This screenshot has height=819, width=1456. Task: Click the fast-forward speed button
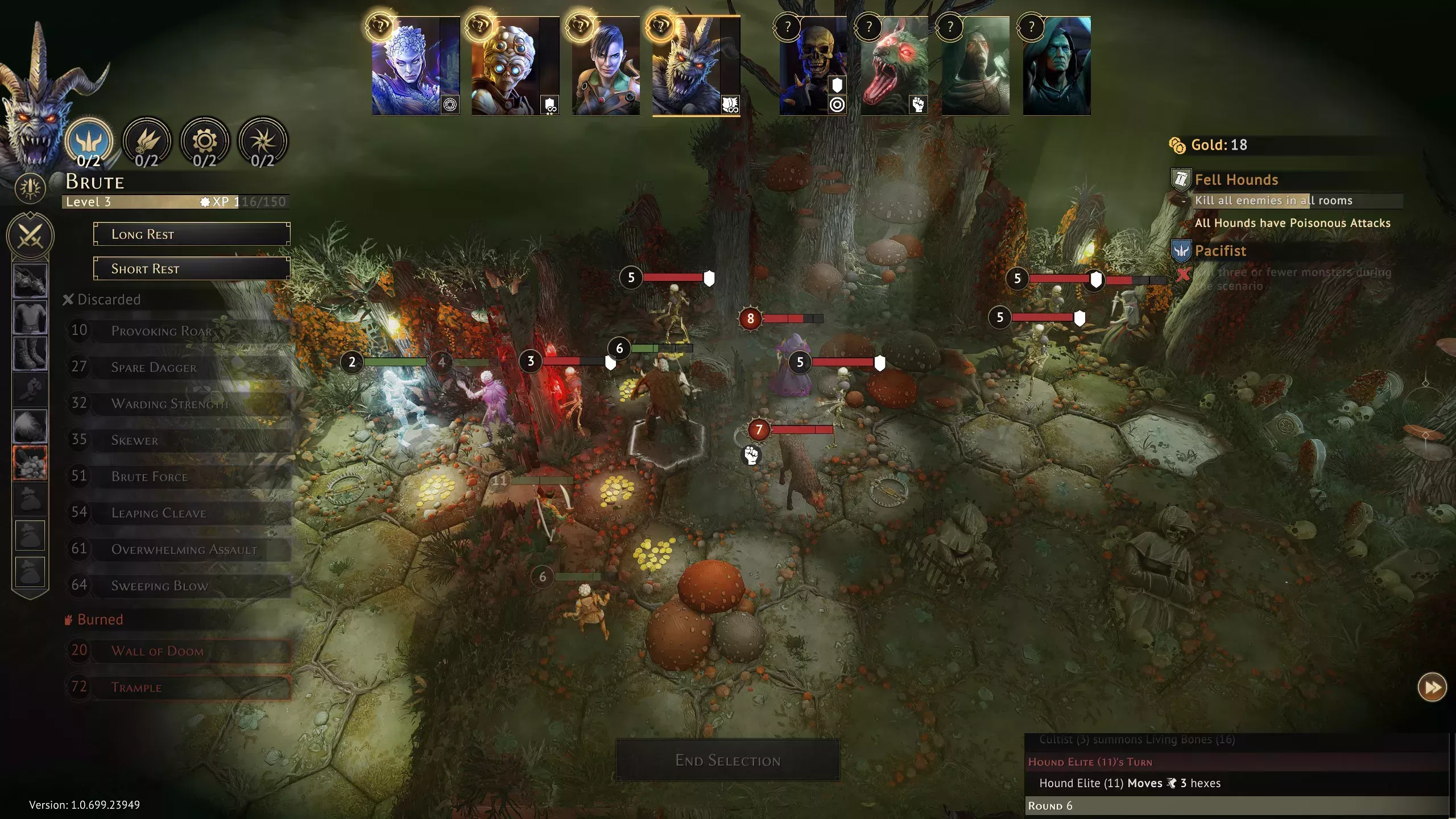click(1432, 688)
